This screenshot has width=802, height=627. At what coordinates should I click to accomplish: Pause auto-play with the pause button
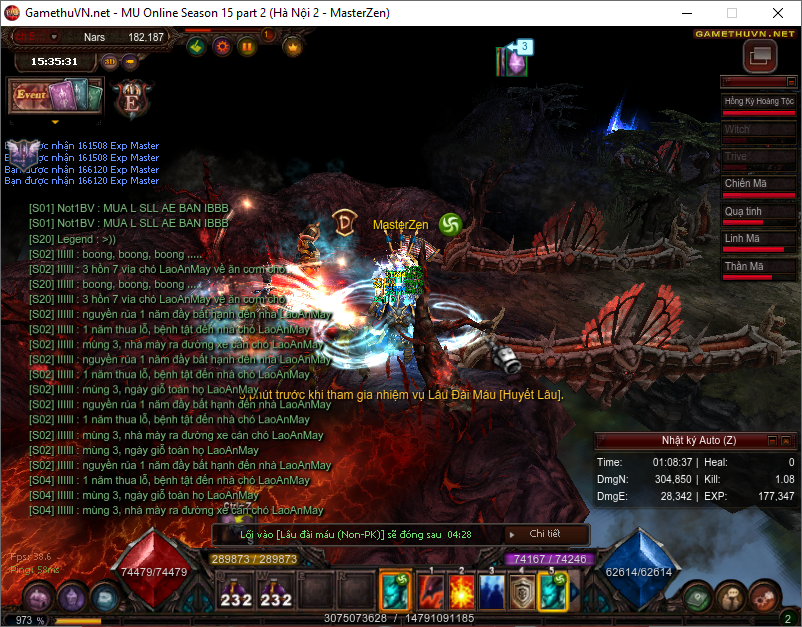[246, 46]
